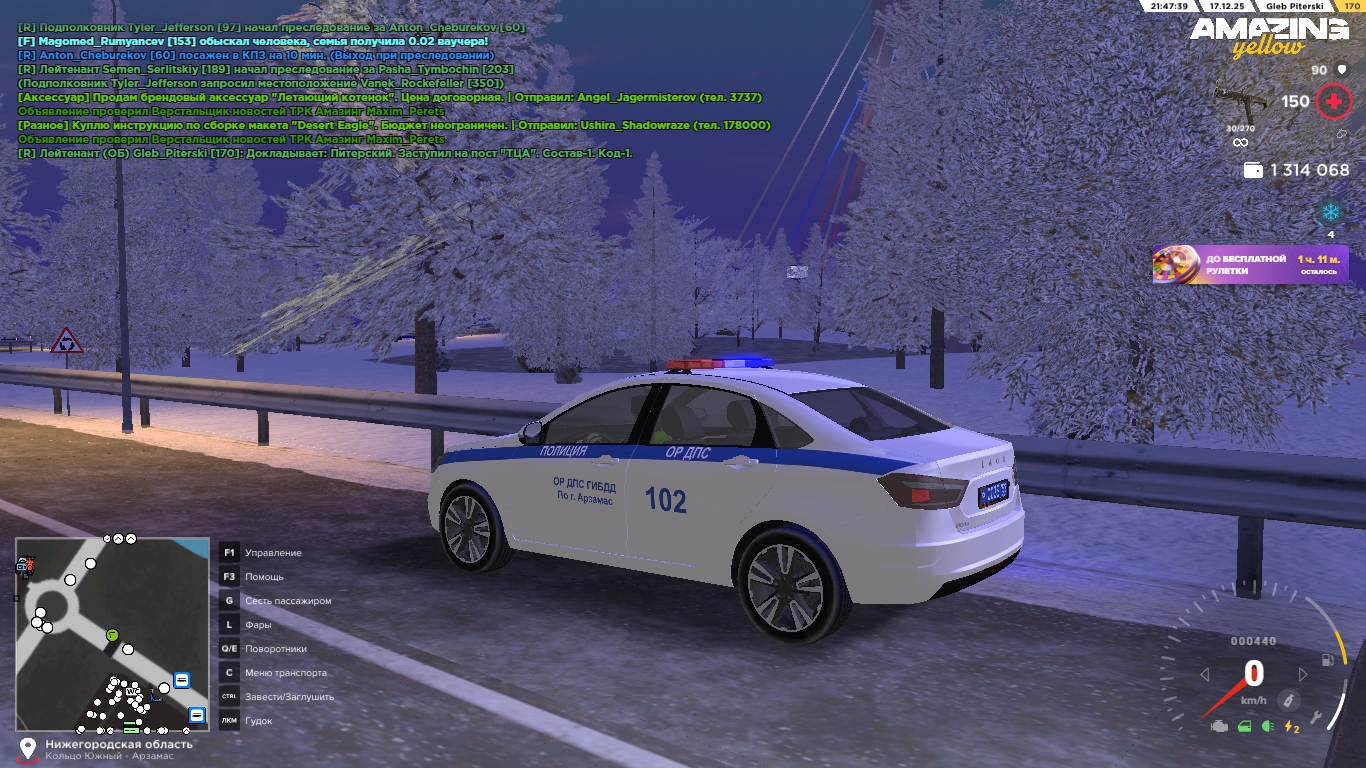Image resolution: width=1366 pixels, height=768 pixels.
Task: Click the blue snowflake event icon
Action: [1331, 212]
